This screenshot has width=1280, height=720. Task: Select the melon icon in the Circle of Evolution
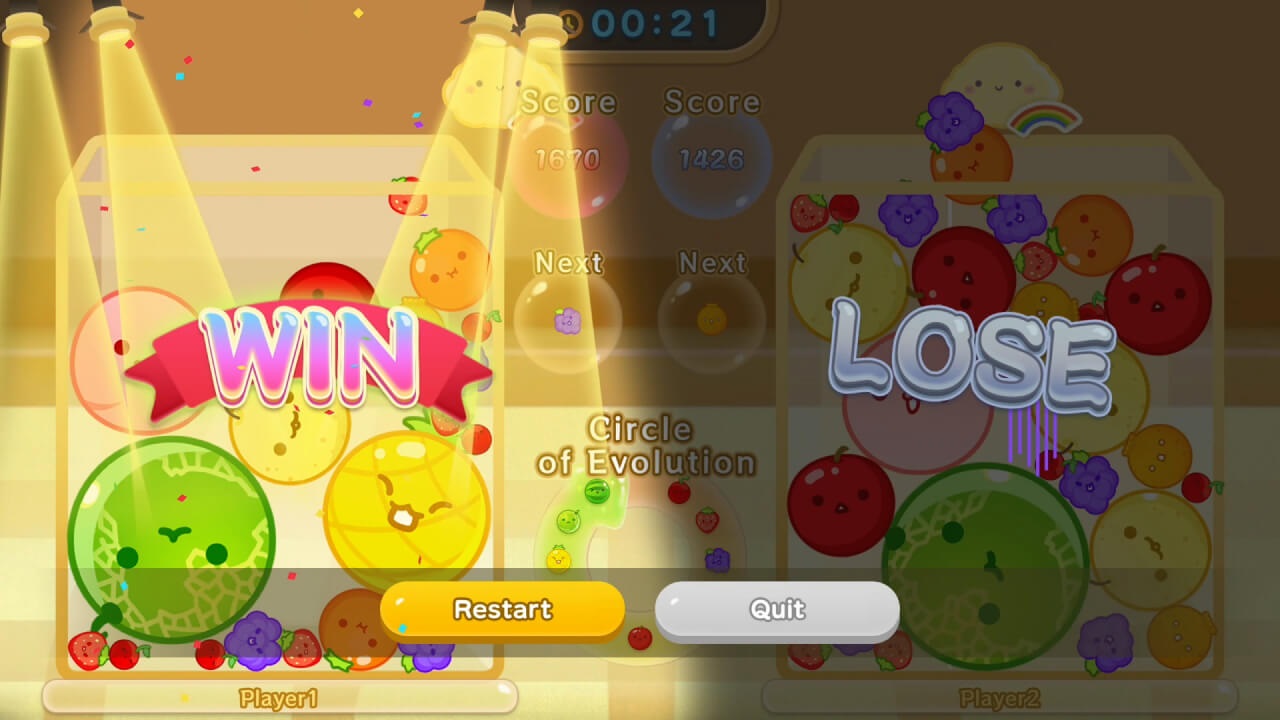pyautogui.click(x=567, y=520)
